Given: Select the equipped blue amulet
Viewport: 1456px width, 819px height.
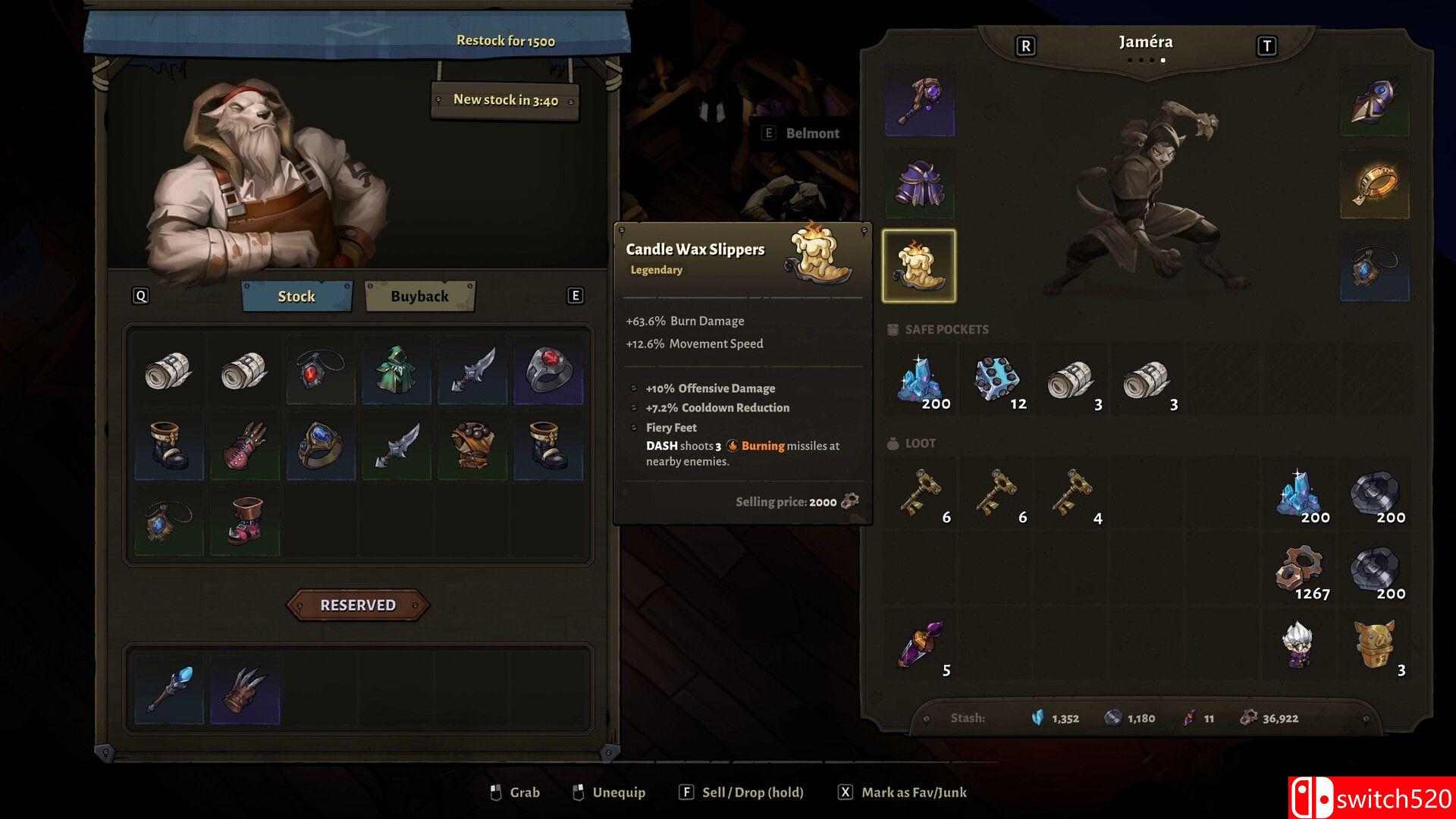Looking at the screenshot, I should [1375, 266].
